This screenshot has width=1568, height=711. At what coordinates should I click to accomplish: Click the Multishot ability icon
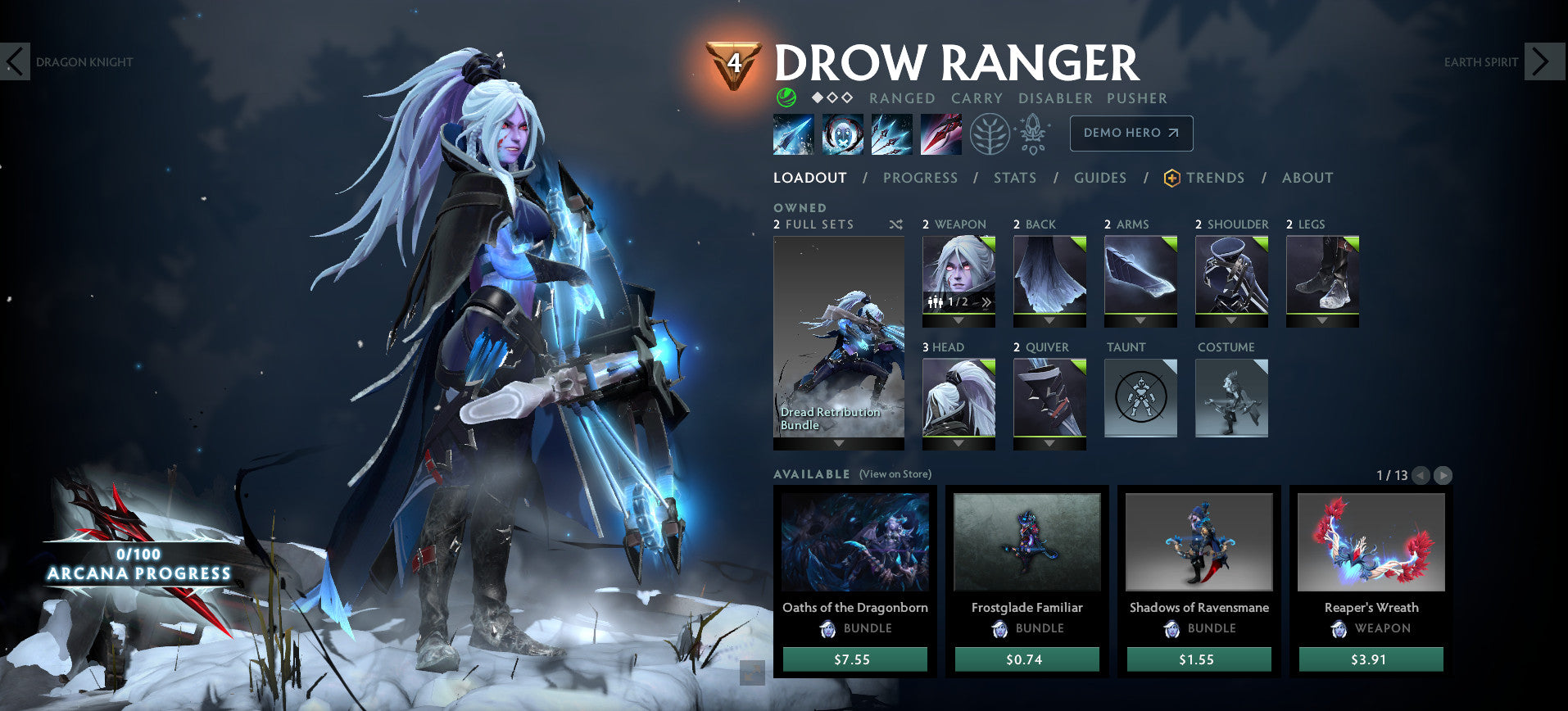tap(891, 134)
